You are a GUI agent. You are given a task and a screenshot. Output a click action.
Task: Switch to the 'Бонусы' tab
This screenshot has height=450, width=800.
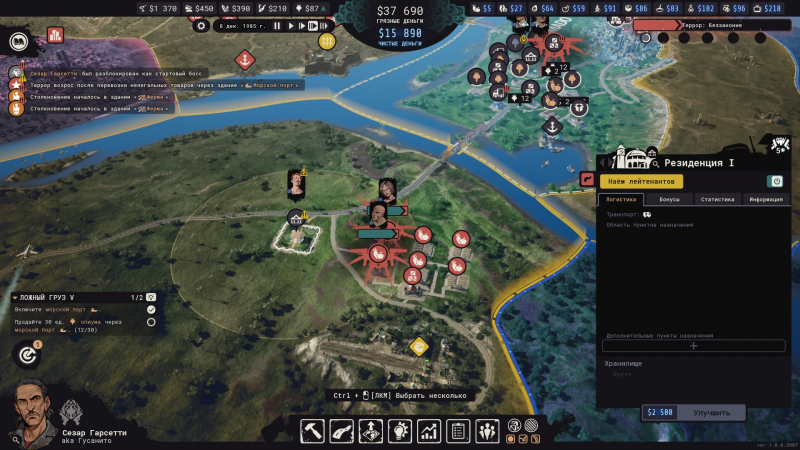point(669,200)
